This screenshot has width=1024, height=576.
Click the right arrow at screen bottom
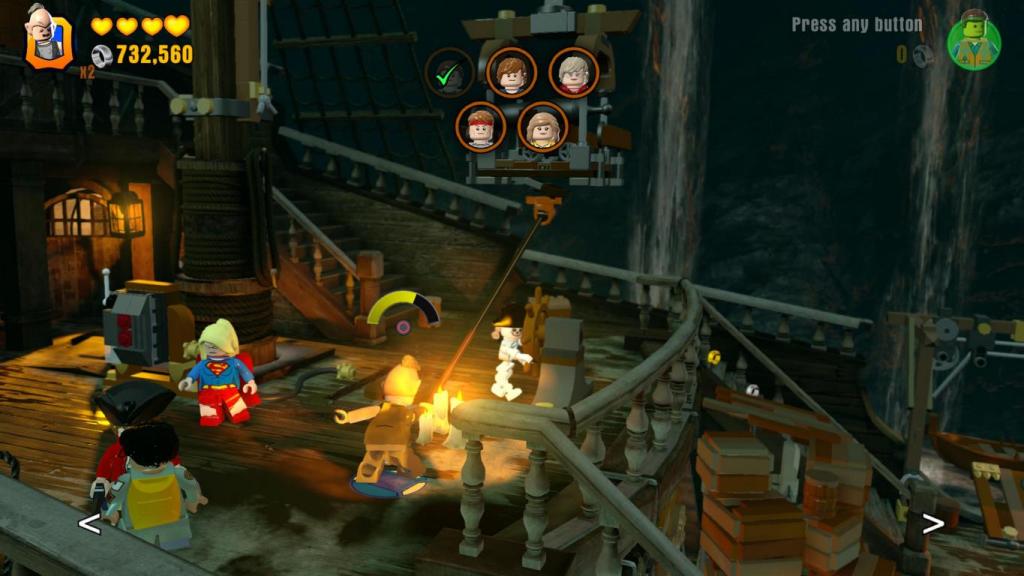933,523
